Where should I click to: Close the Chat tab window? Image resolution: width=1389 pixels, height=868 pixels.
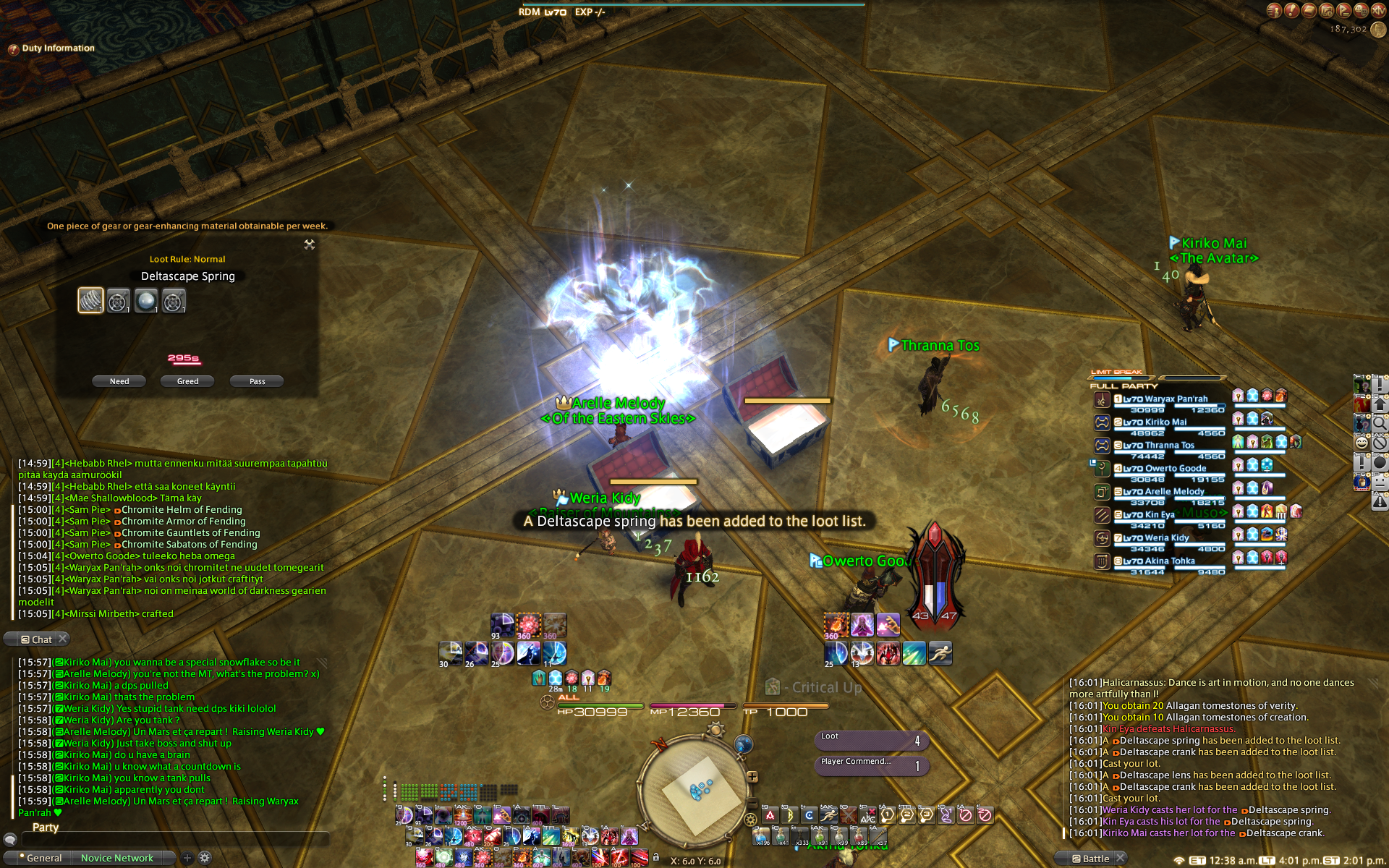[63, 639]
